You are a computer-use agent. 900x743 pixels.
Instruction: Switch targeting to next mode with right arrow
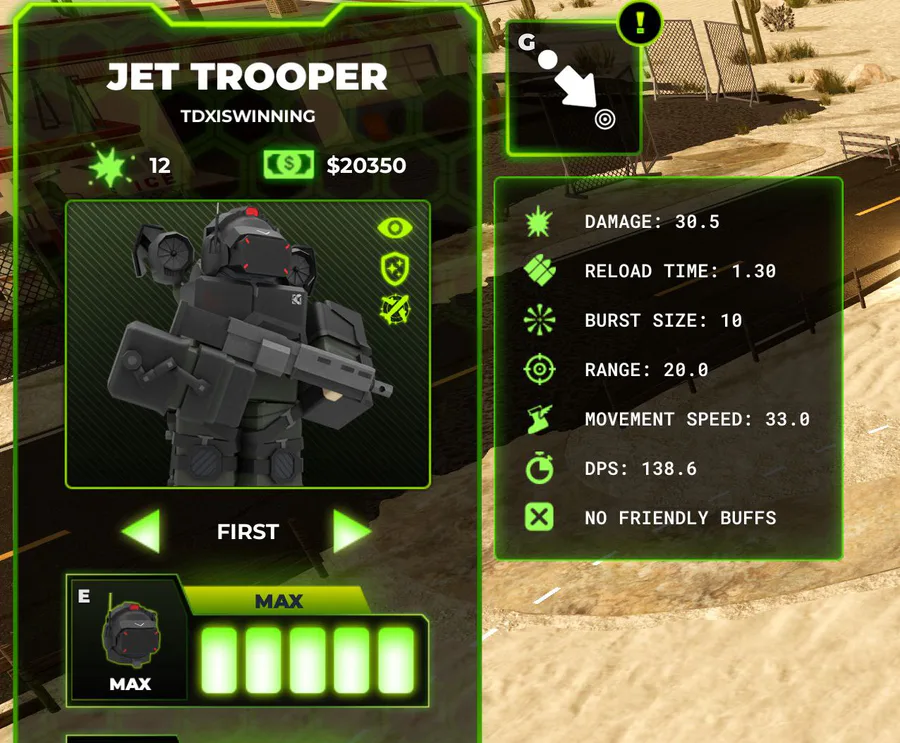pos(351,531)
